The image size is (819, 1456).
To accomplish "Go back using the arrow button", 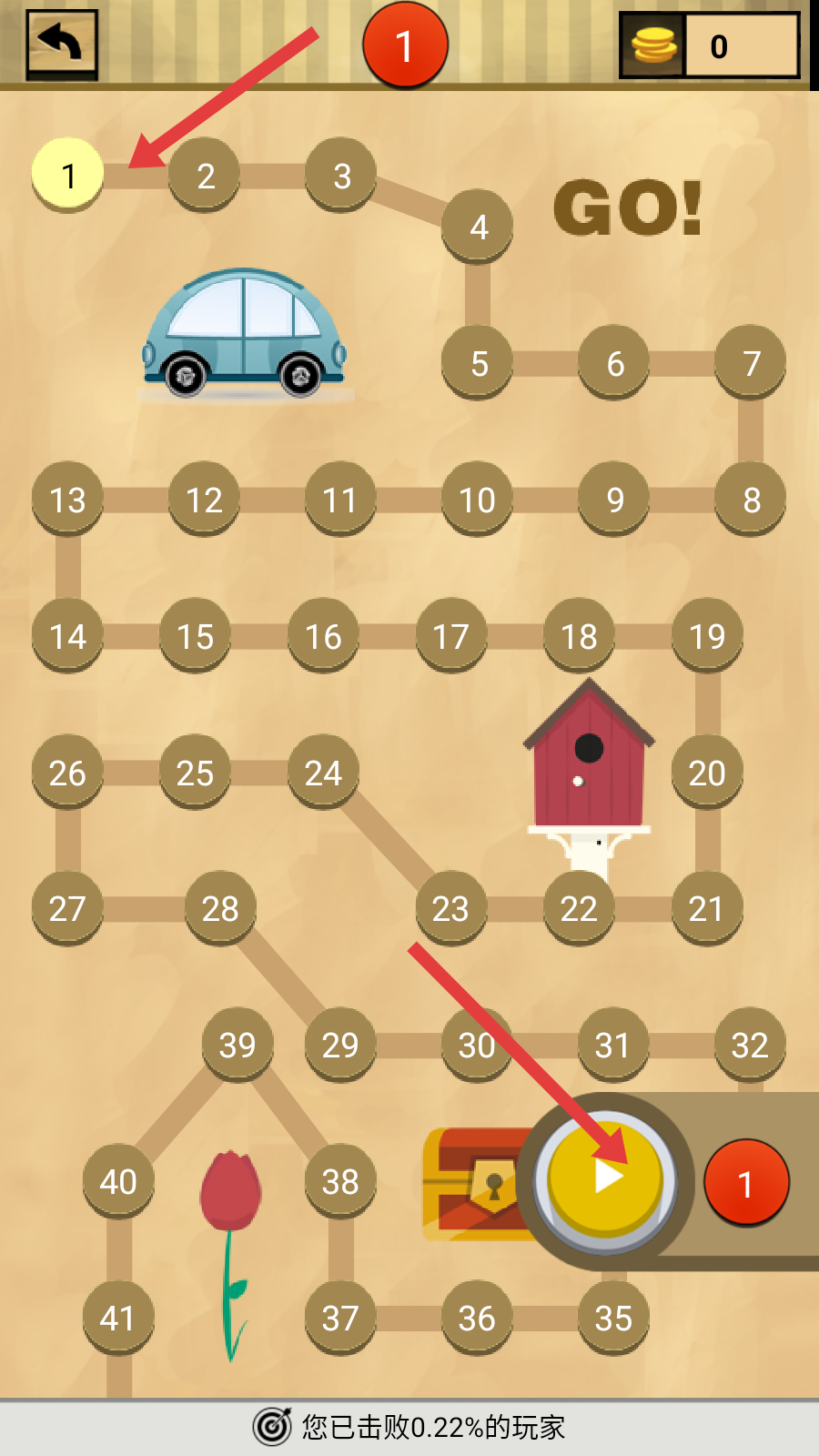I will pos(62,44).
